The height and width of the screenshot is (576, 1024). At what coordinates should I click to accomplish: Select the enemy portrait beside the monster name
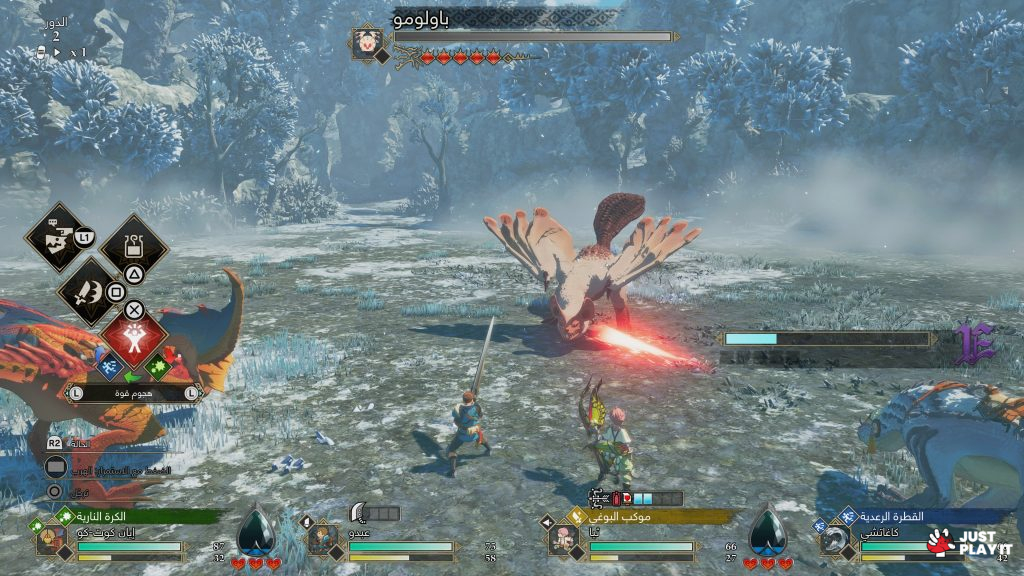coord(366,43)
